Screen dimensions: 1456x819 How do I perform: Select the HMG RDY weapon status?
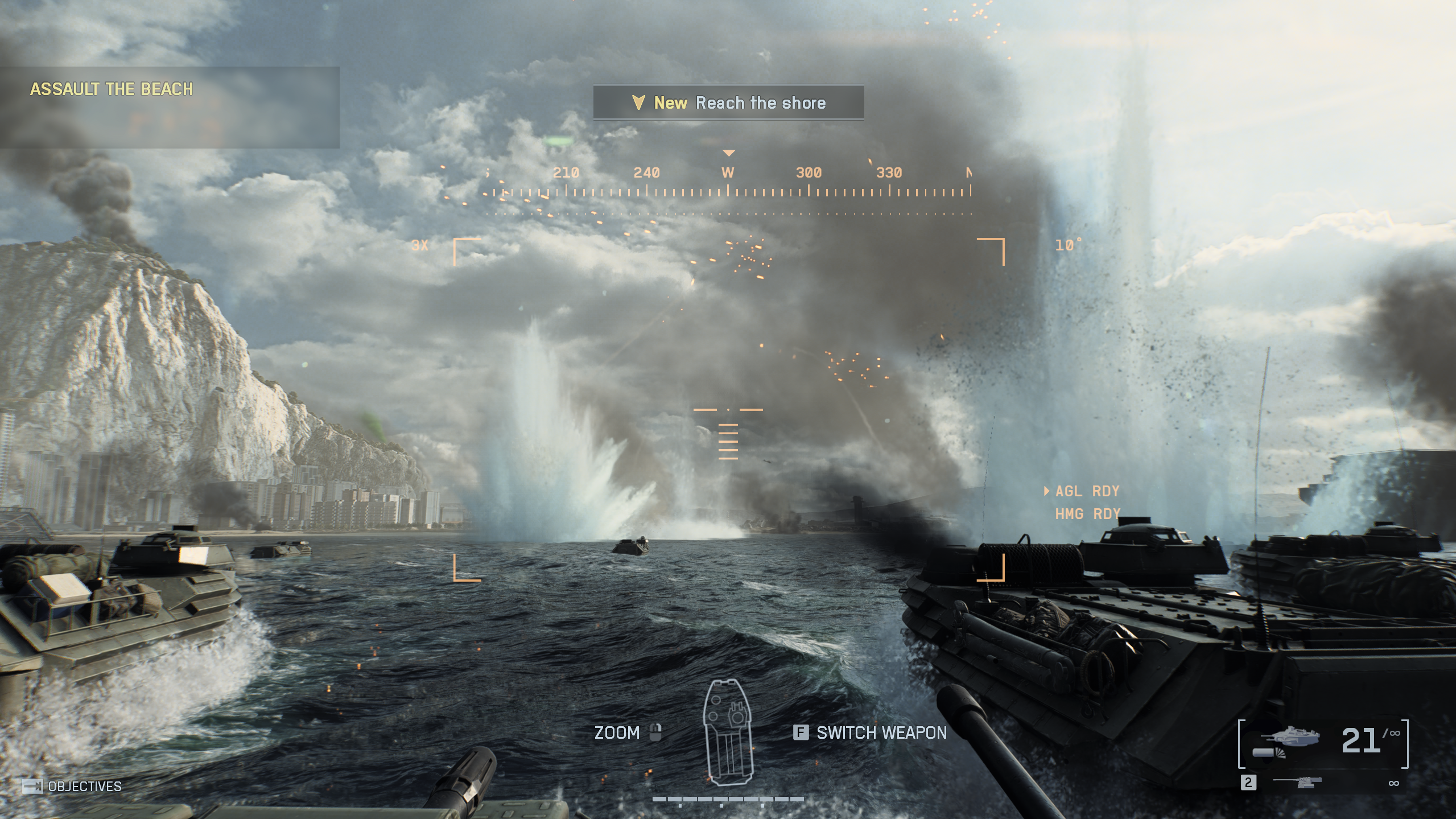tap(1087, 515)
